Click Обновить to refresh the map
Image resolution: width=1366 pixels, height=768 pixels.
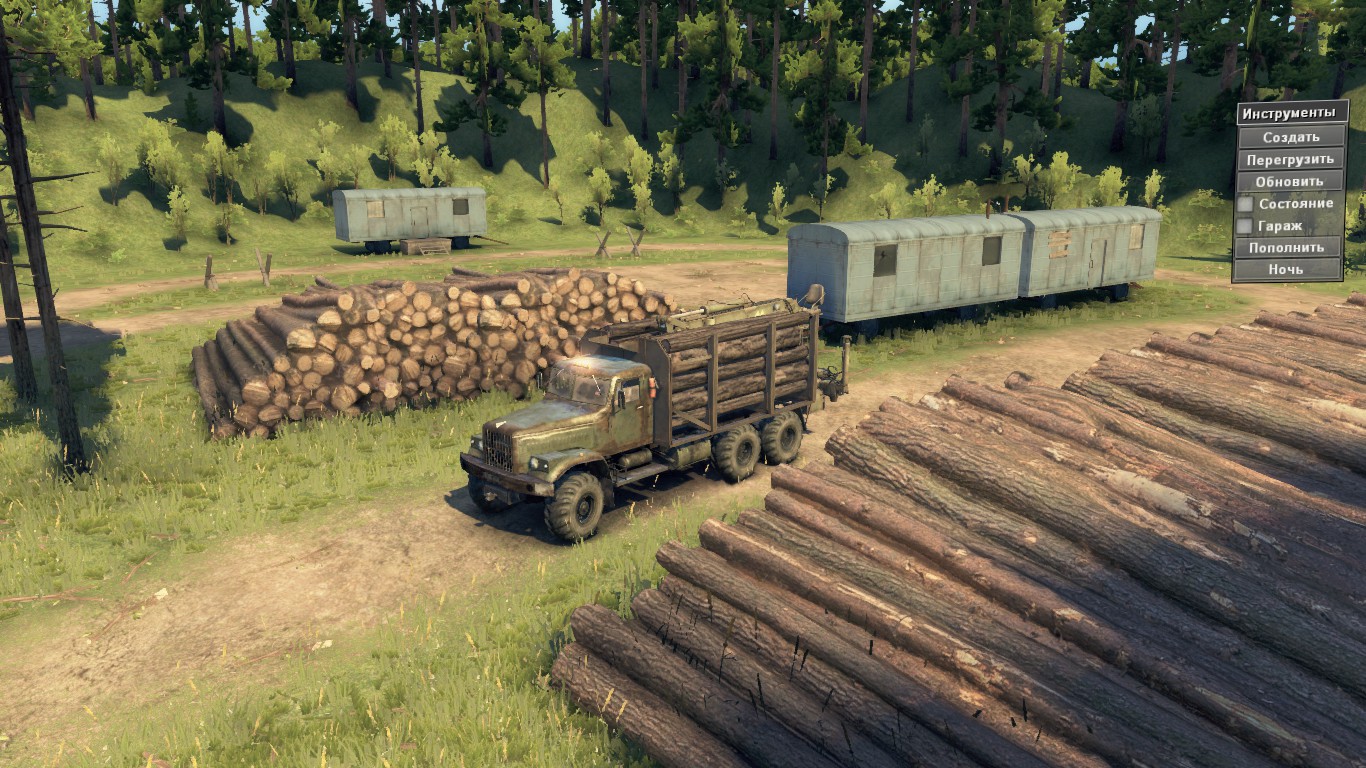(x=1289, y=181)
